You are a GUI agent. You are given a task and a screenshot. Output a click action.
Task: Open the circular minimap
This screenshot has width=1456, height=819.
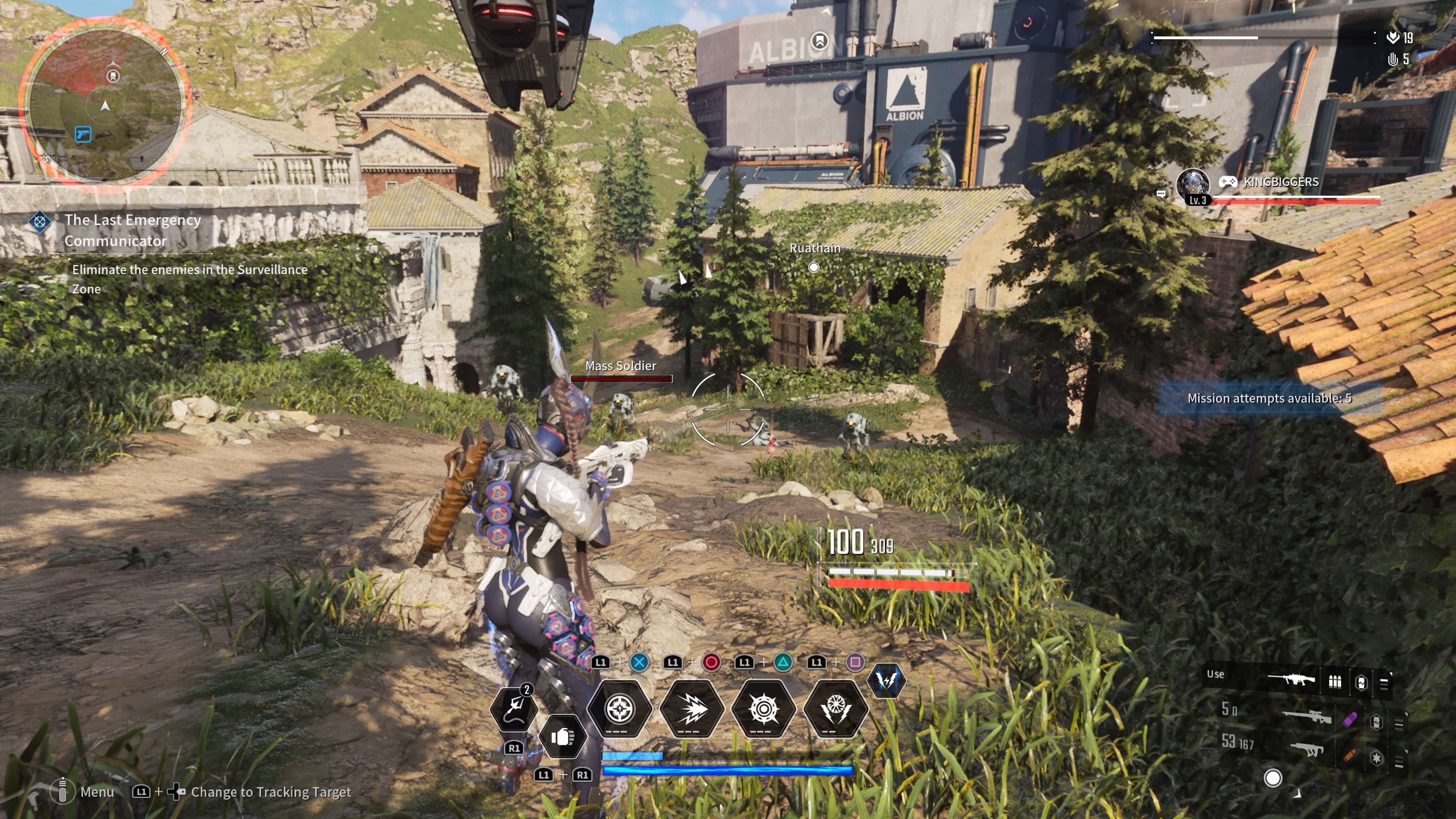105,105
